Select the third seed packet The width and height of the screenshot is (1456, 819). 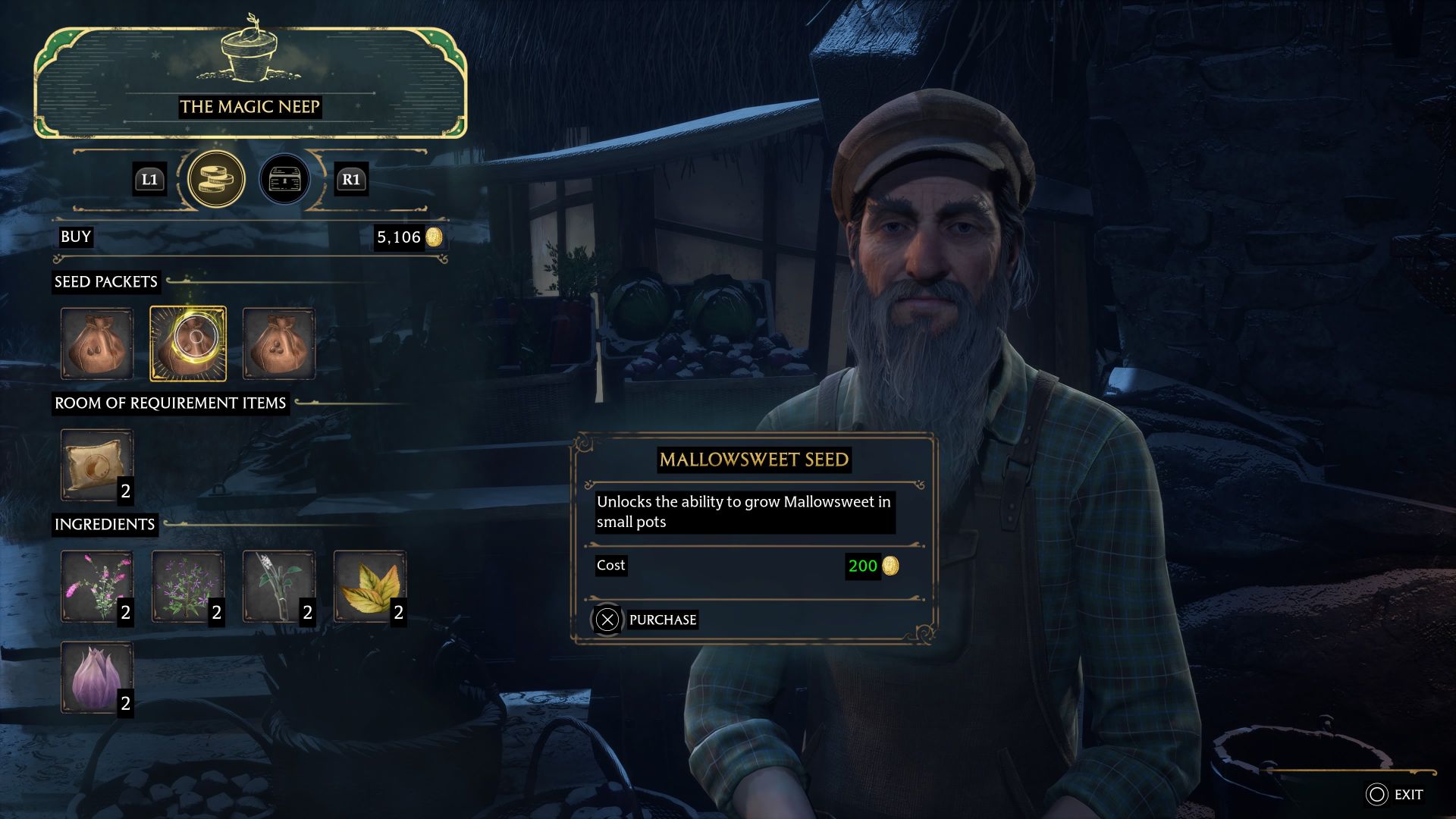coord(279,343)
